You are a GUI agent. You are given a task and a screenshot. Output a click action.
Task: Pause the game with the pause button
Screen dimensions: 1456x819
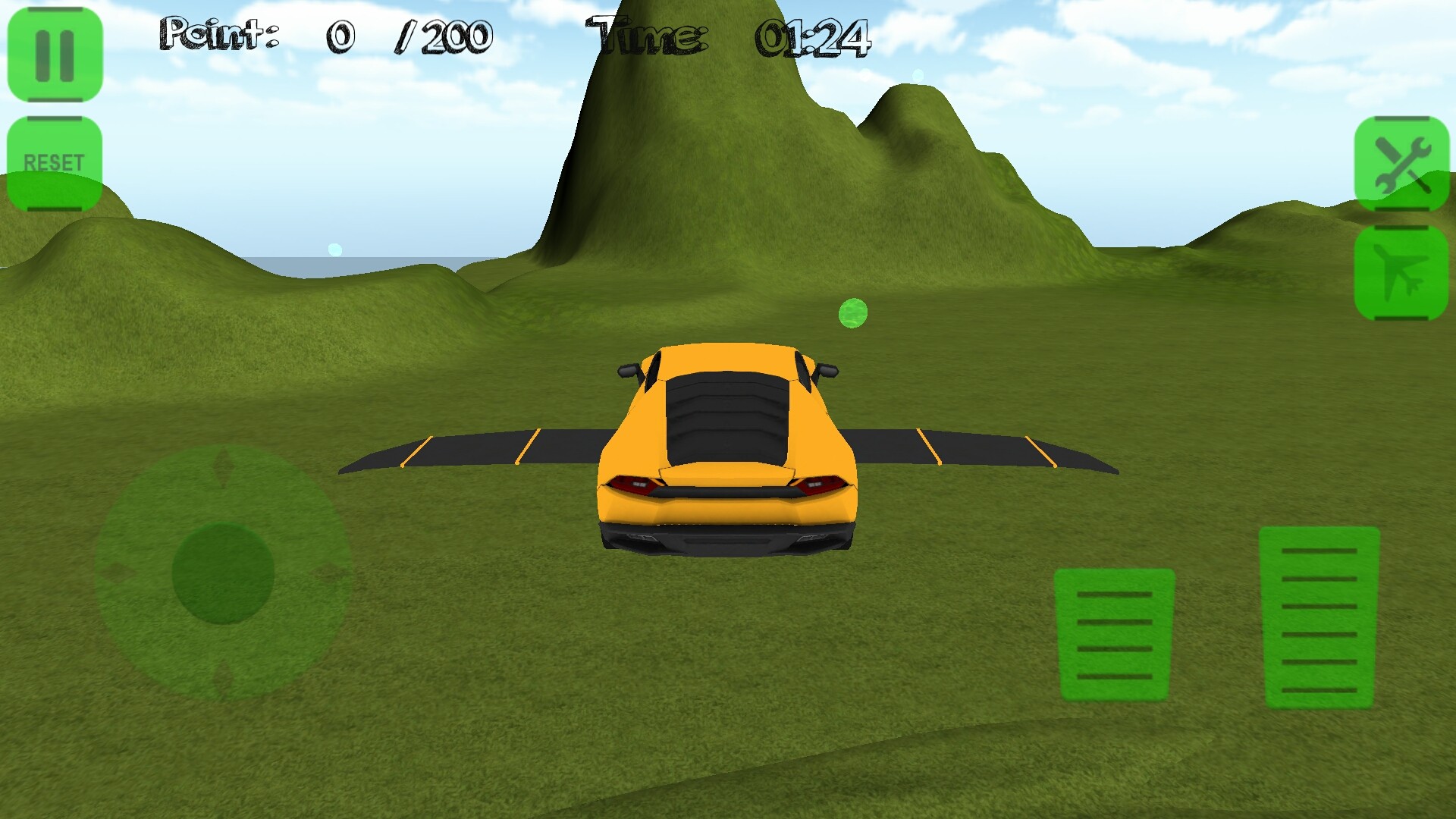[55, 55]
